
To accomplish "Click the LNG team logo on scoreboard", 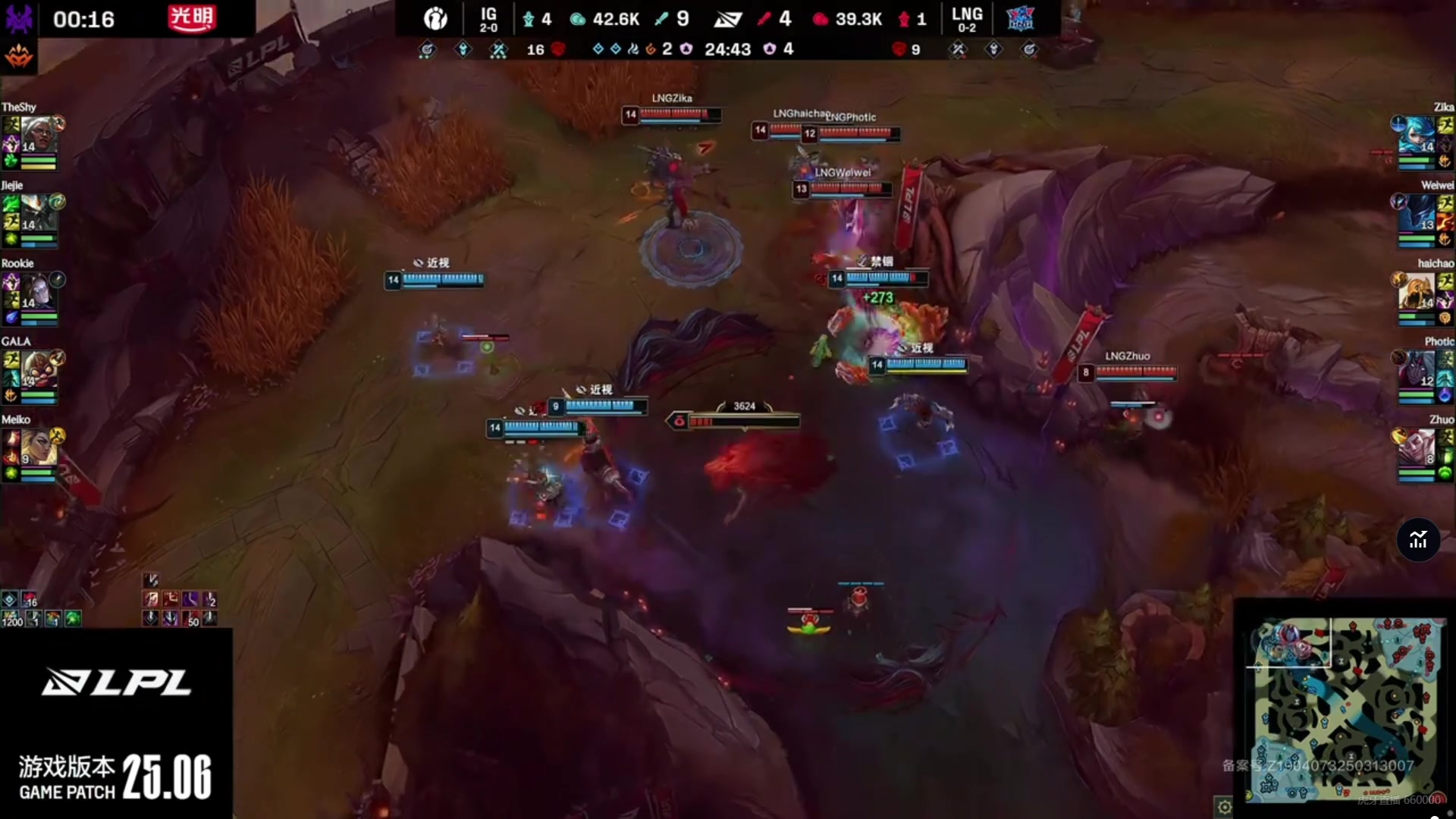I will pos(1020,18).
